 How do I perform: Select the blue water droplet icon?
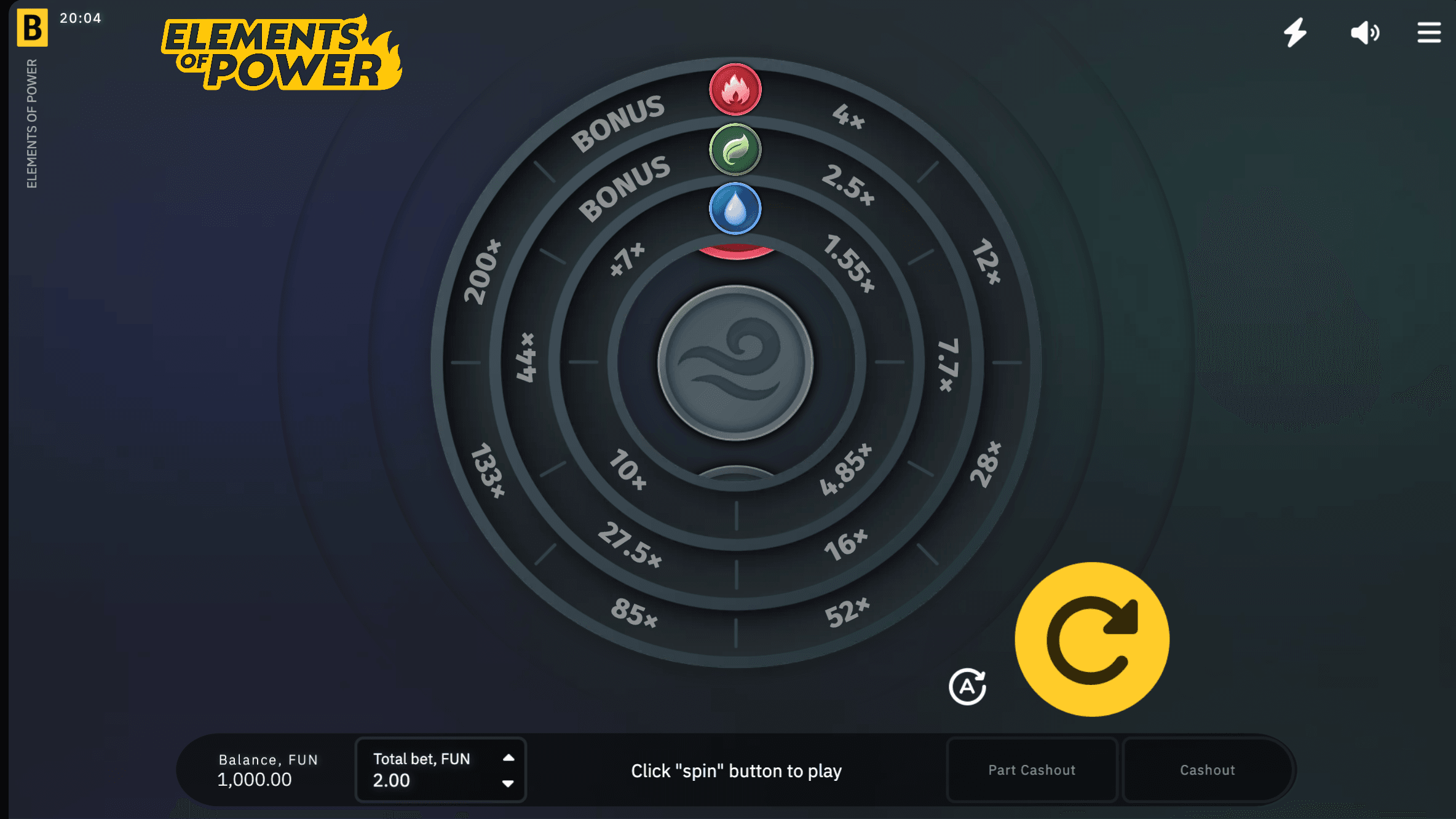coord(735,208)
